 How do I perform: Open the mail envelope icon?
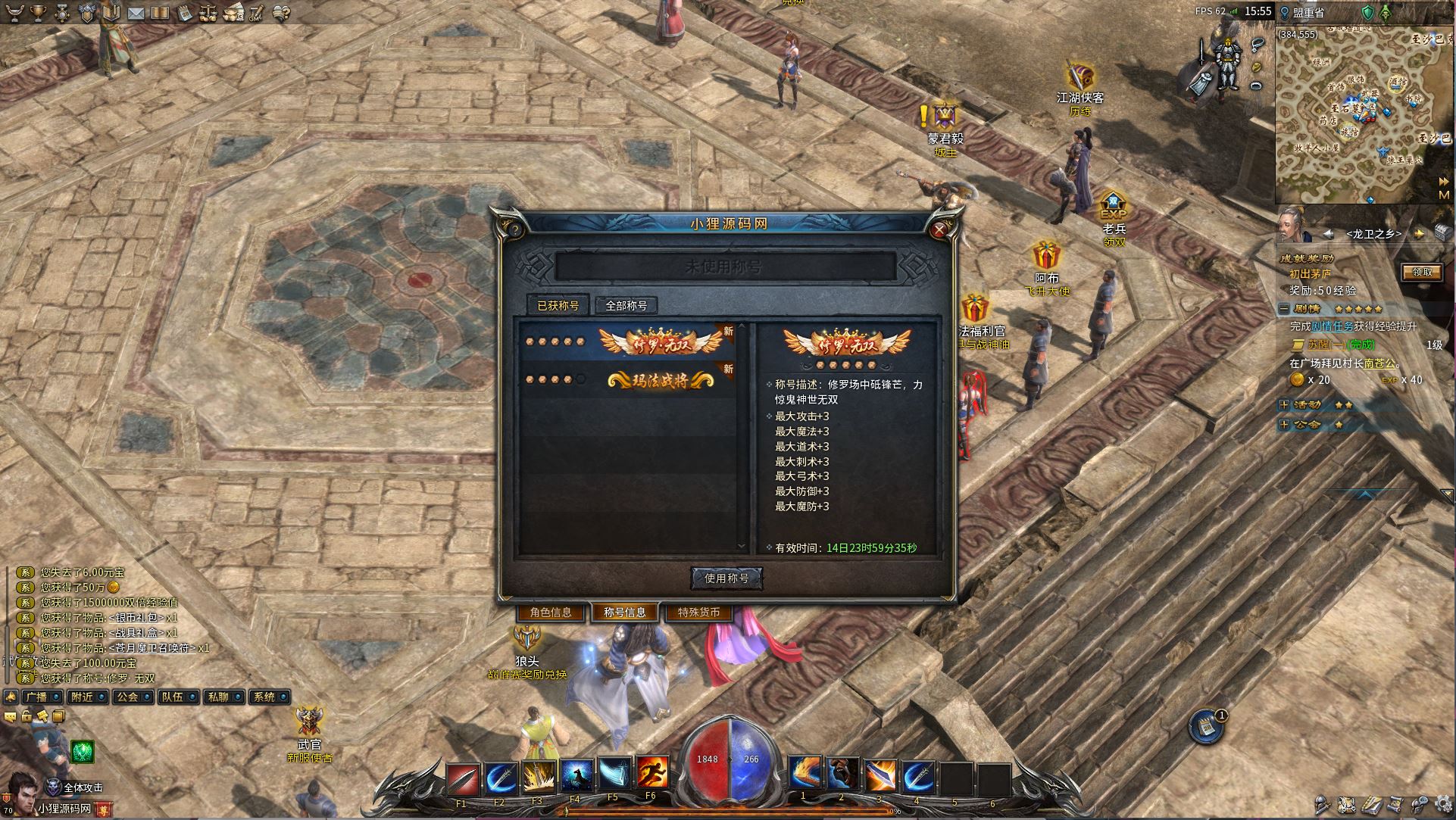click(136, 13)
